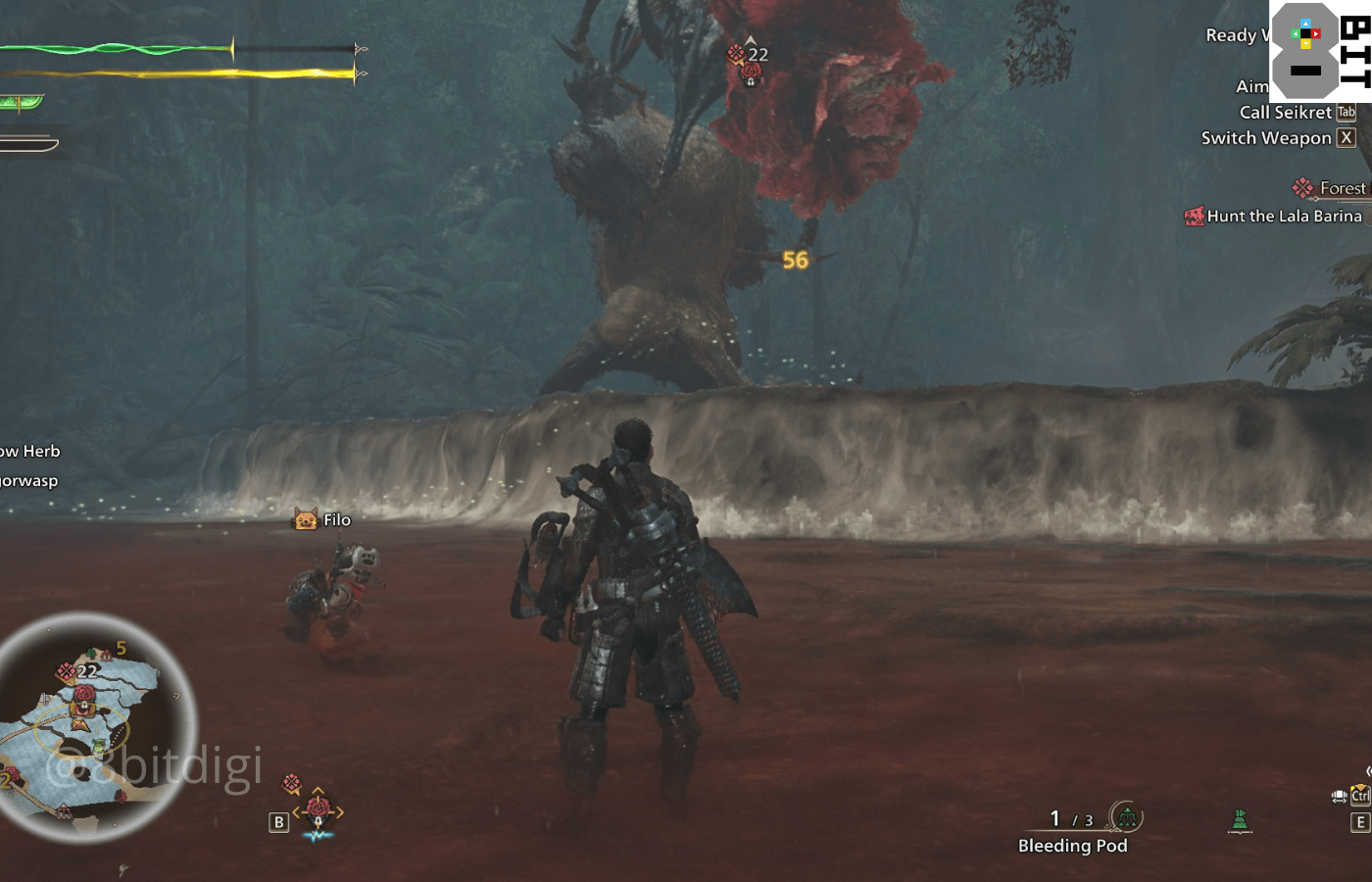This screenshot has width=1372, height=882.
Task: Click the Forest locale label
Action: [x=1341, y=188]
